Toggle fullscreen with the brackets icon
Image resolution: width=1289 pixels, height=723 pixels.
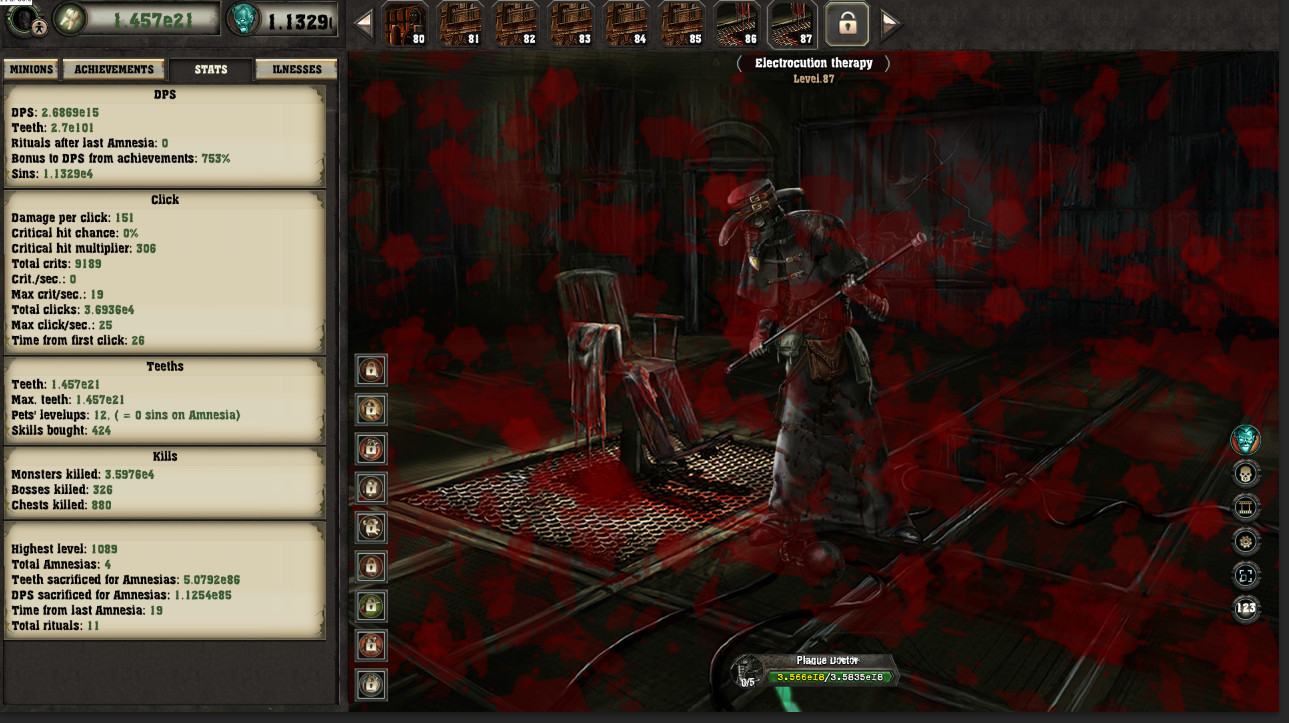pyautogui.click(x=1245, y=575)
